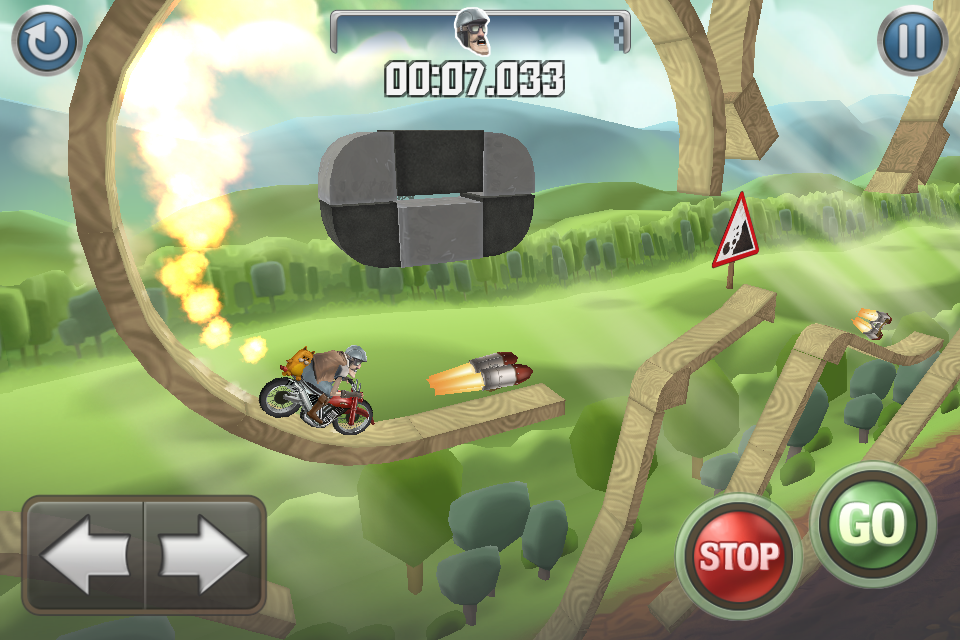
Task: Hit the green GO accelerate button
Action: pos(873,523)
